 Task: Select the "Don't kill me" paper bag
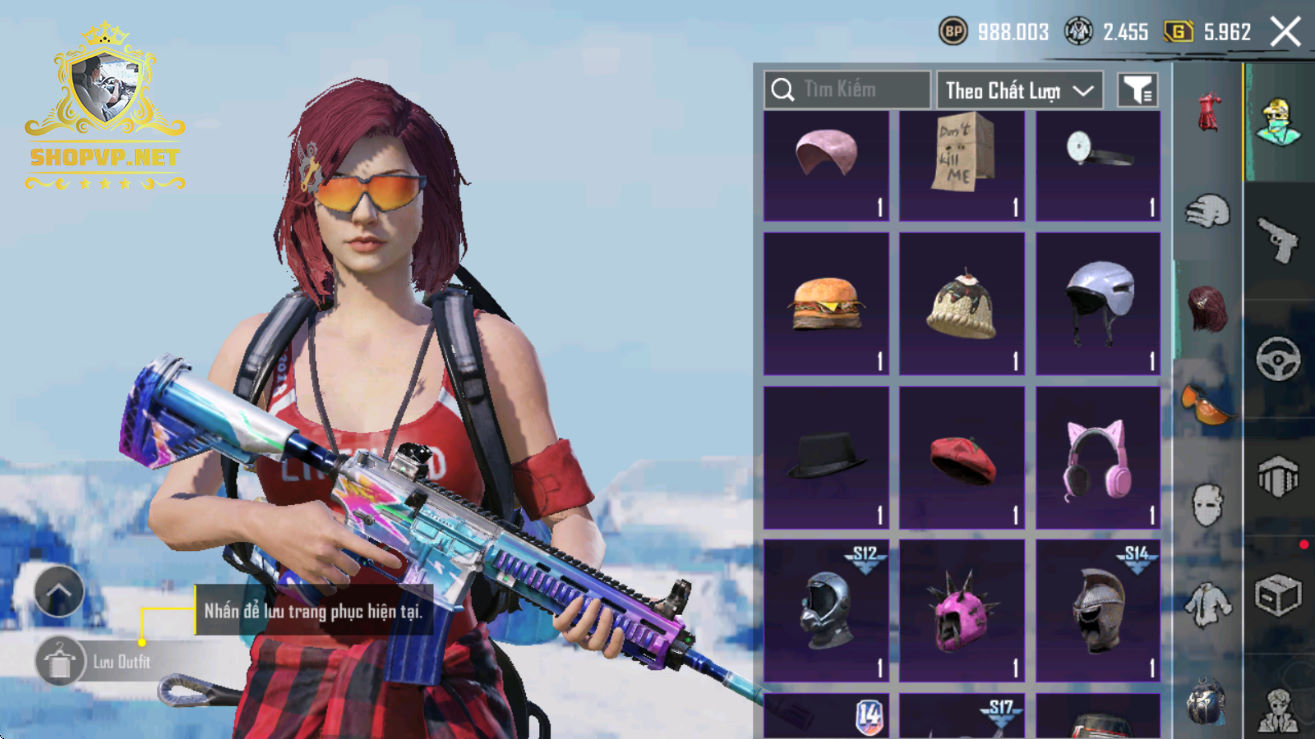point(962,165)
